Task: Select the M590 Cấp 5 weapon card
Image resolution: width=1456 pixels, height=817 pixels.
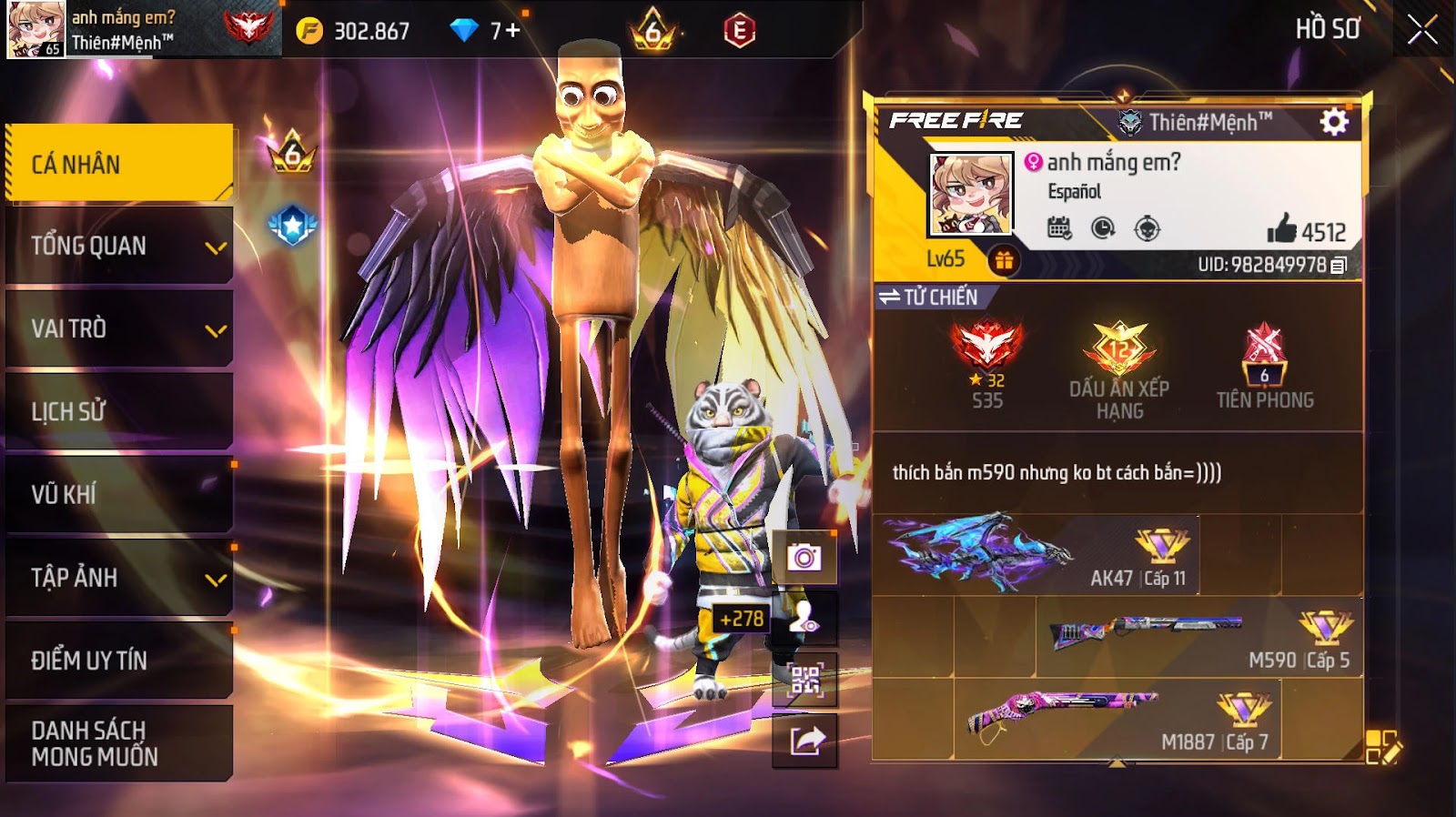Action: point(1199,637)
